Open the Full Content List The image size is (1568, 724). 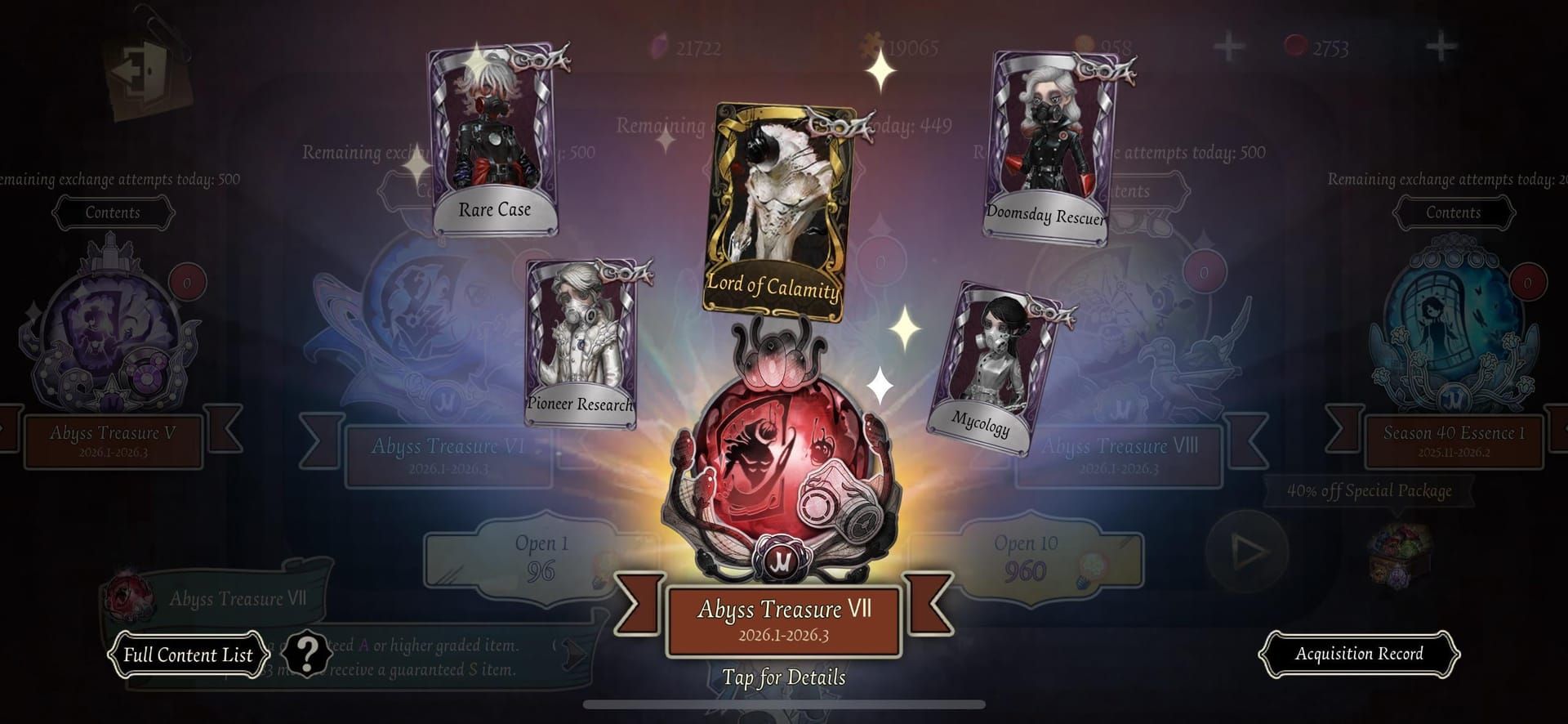click(188, 655)
